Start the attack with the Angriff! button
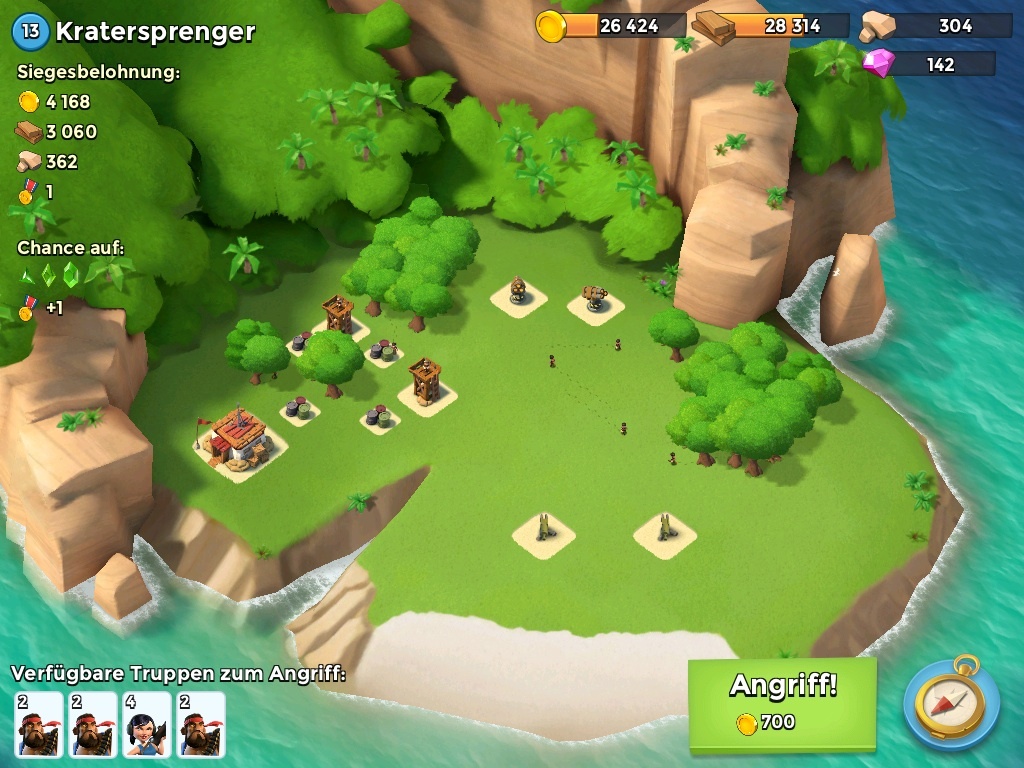The image size is (1024, 768). coord(782,703)
